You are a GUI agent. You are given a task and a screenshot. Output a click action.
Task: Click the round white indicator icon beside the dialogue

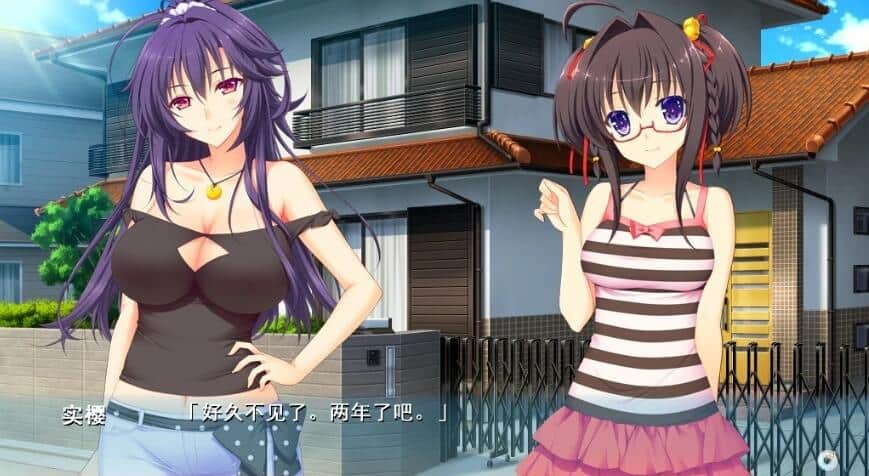click(x=826, y=459)
